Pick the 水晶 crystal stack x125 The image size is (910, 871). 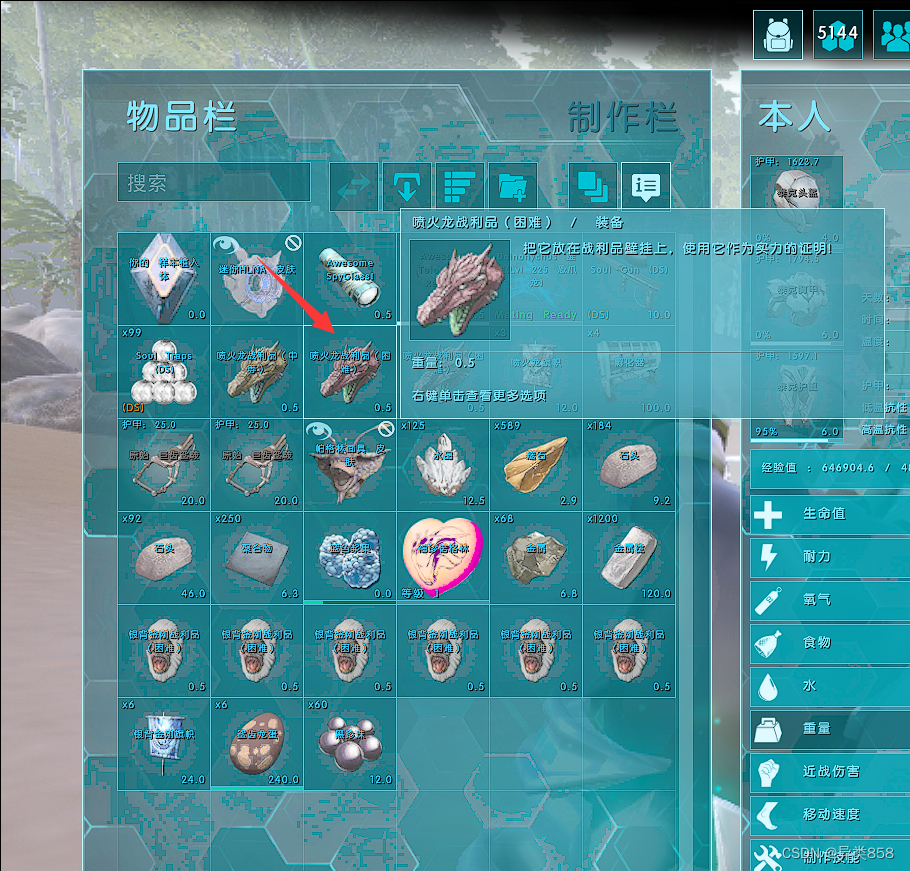[x=443, y=465]
